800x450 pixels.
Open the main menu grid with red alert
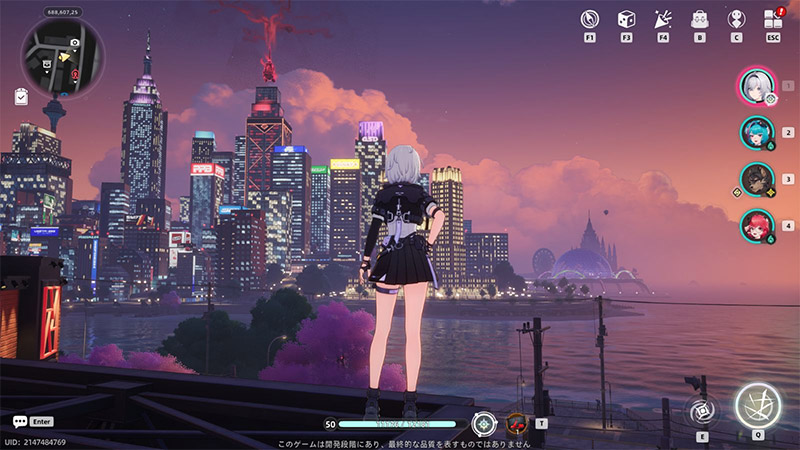click(772, 19)
